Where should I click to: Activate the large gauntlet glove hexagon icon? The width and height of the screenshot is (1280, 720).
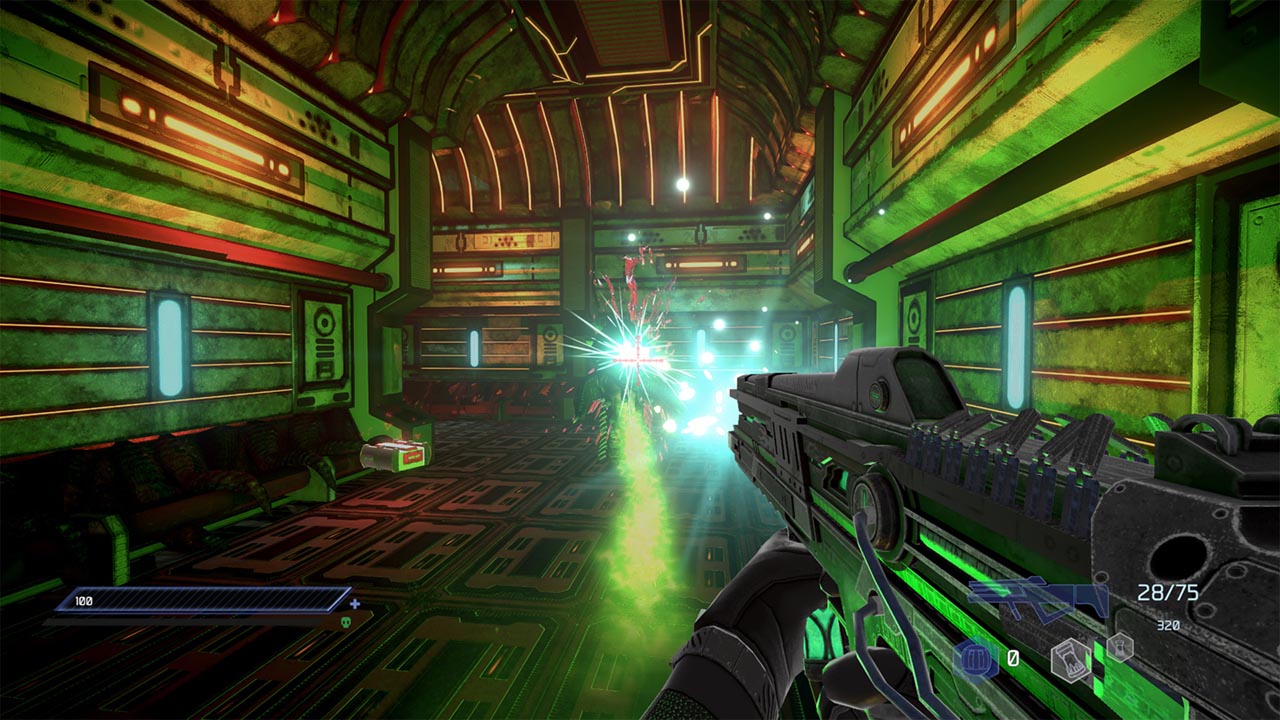[1070, 660]
